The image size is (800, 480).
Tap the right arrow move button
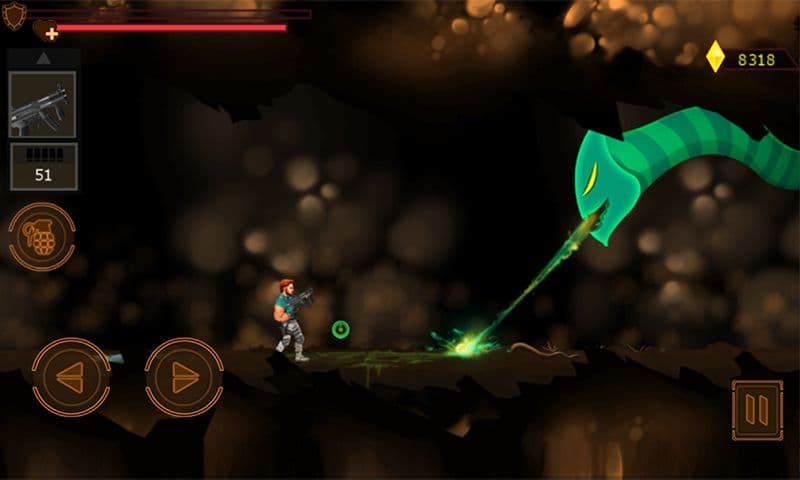coord(183,376)
